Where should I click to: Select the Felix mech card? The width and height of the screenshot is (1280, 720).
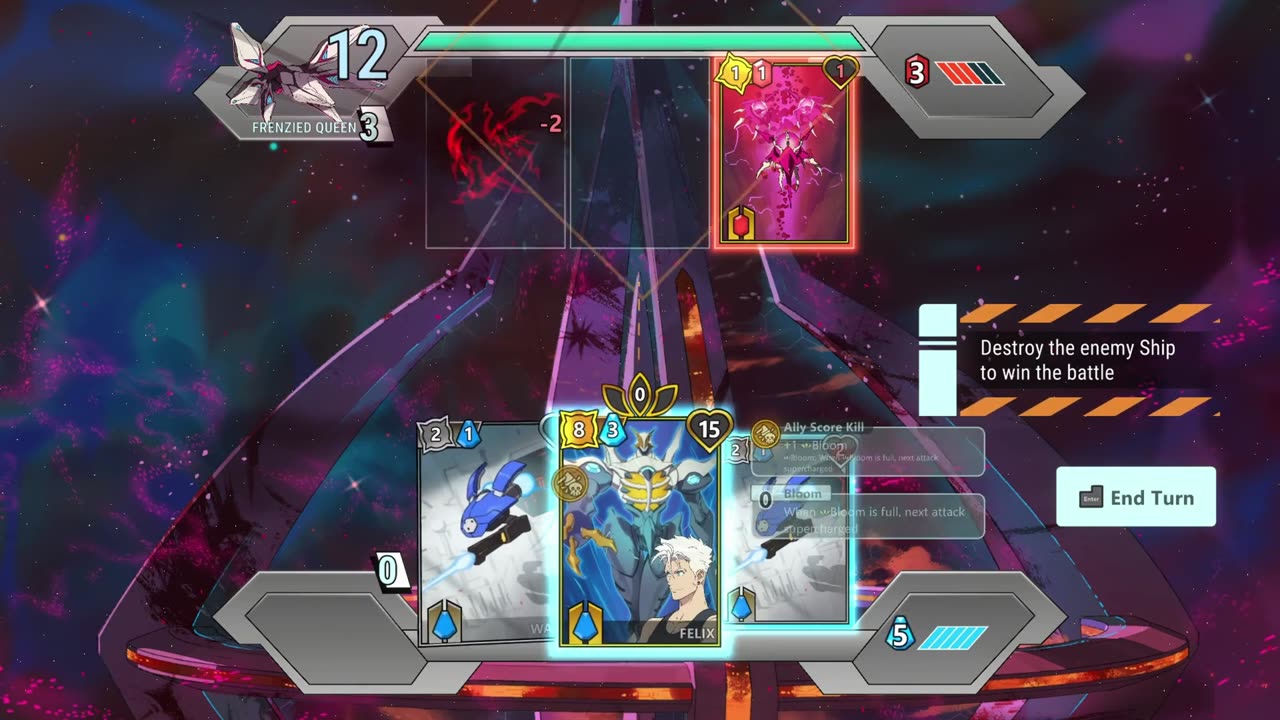pos(639,530)
